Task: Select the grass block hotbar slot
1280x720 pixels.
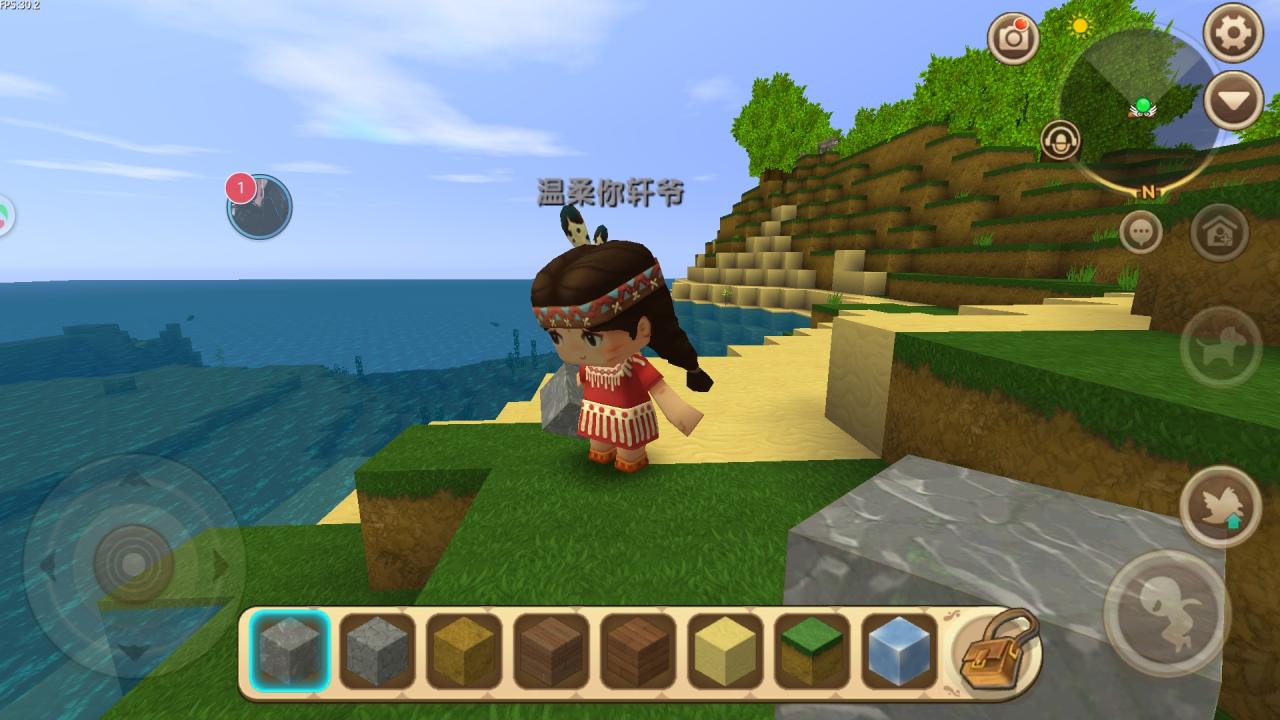Action: click(x=812, y=651)
